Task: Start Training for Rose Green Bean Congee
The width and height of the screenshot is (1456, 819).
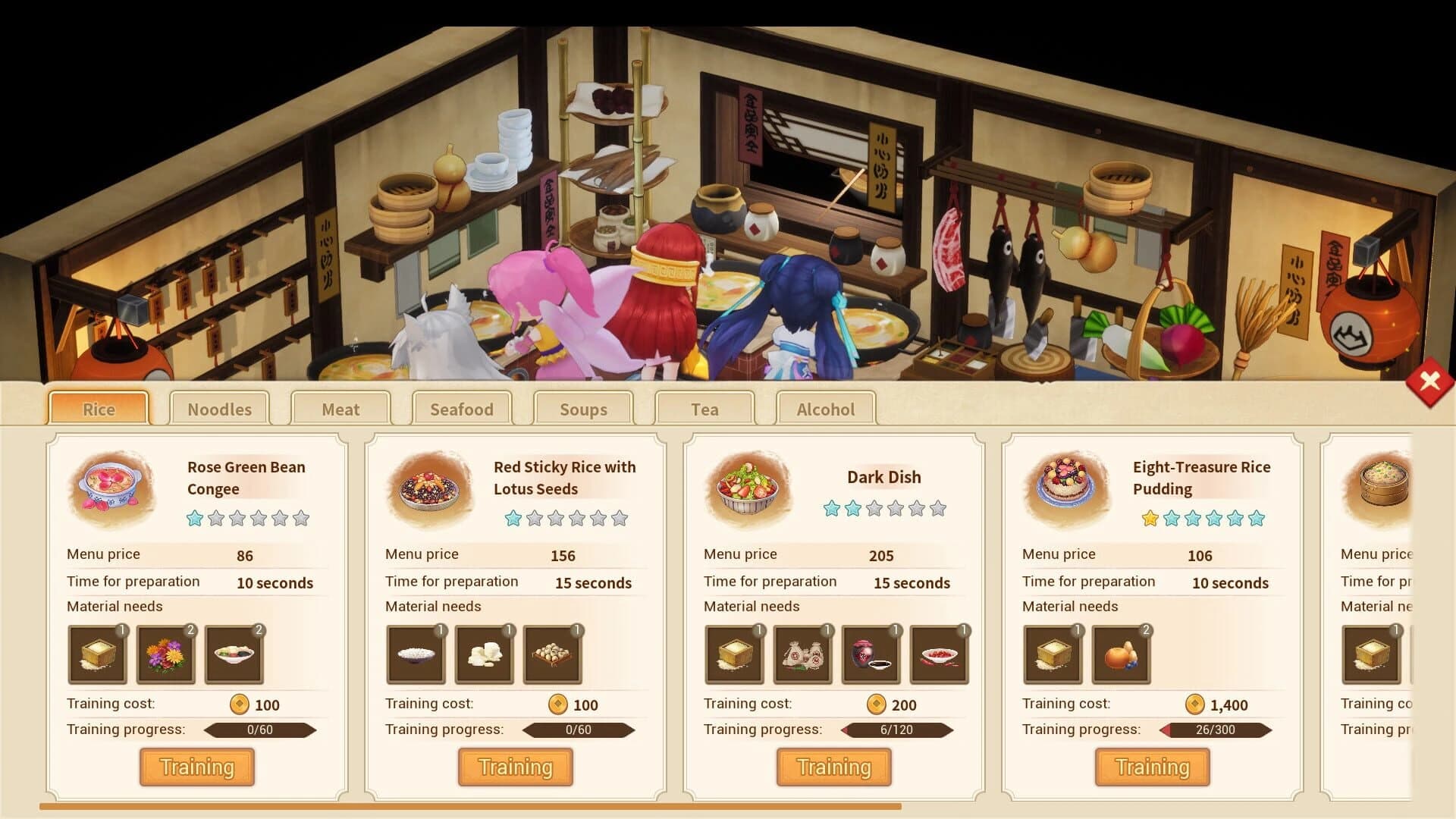Action: [x=196, y=767]
